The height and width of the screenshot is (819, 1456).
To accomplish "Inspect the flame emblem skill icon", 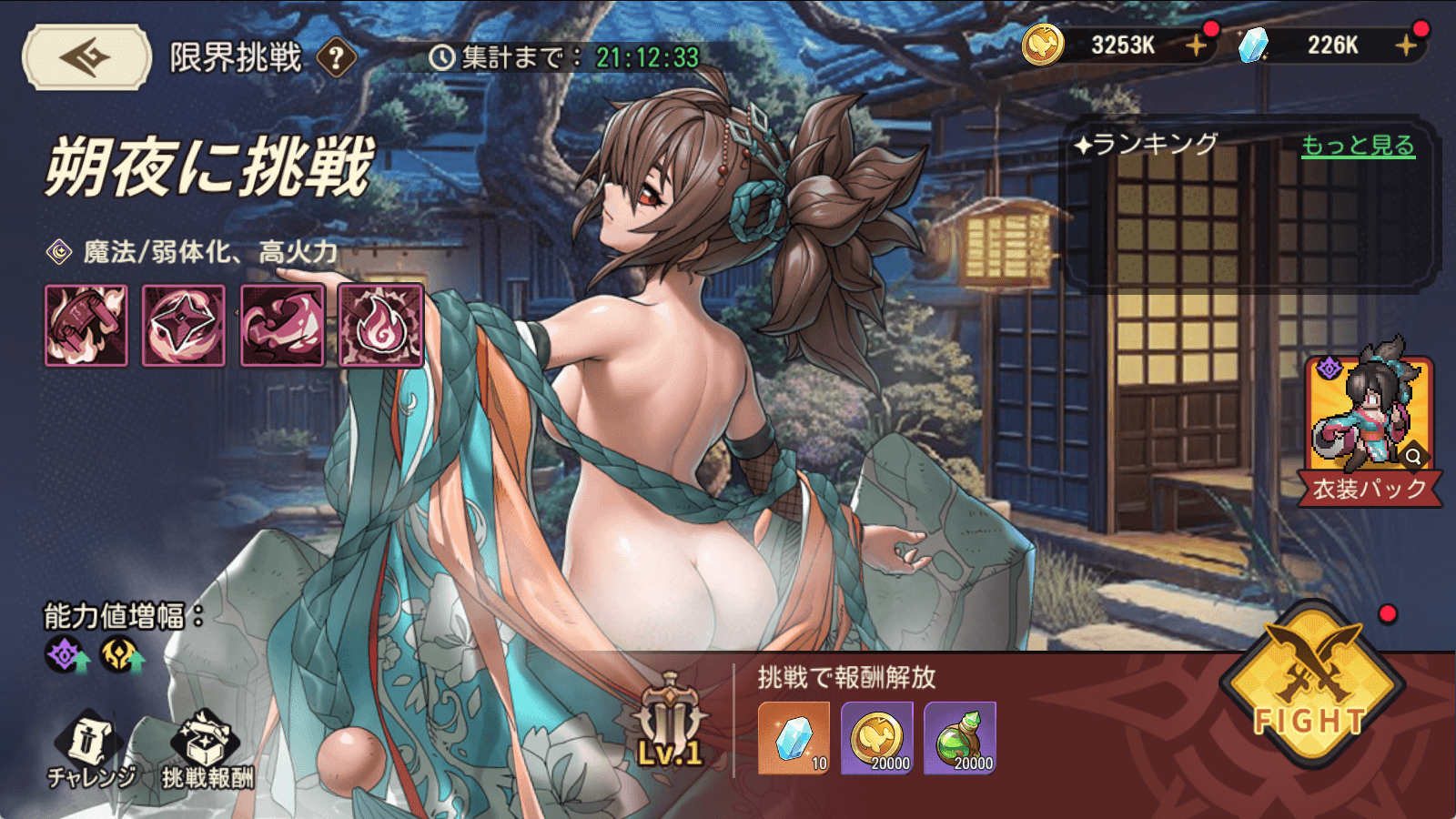I will [380, 325].
